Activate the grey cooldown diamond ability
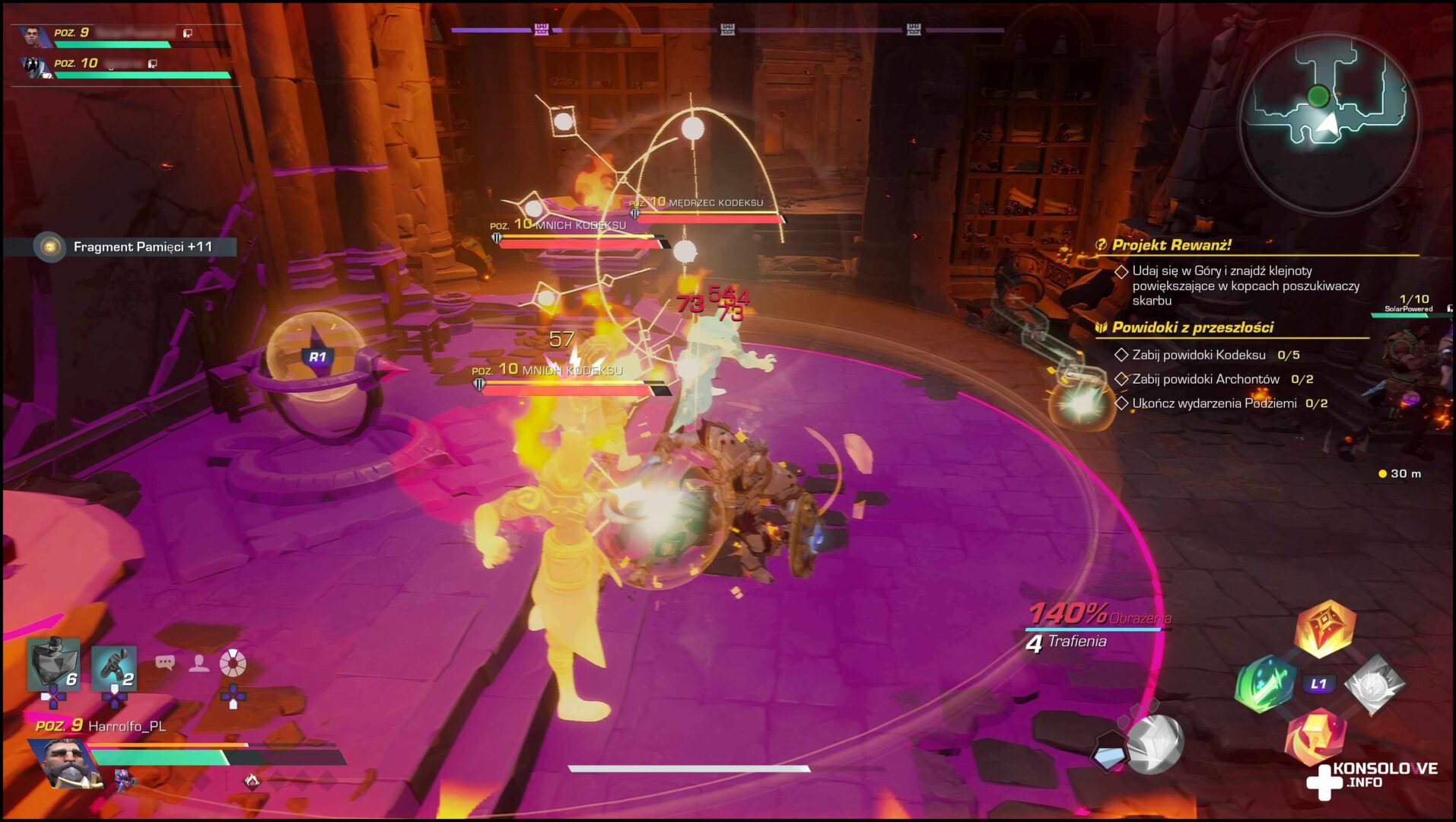The width and height of the screenshot is (1456, 822). tap(1374, 685)
